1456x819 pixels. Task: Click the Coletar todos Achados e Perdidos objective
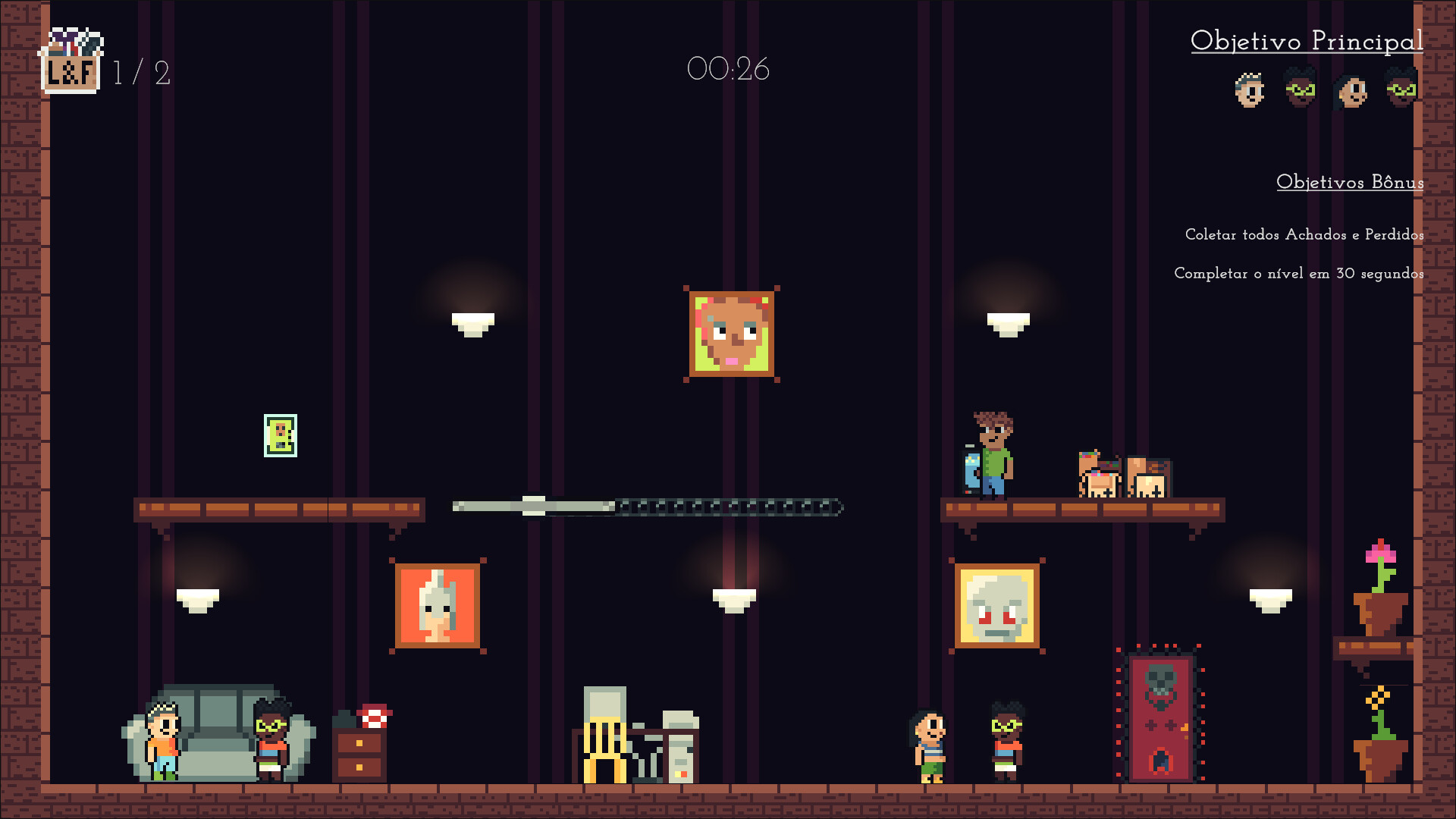point(1304,235)
